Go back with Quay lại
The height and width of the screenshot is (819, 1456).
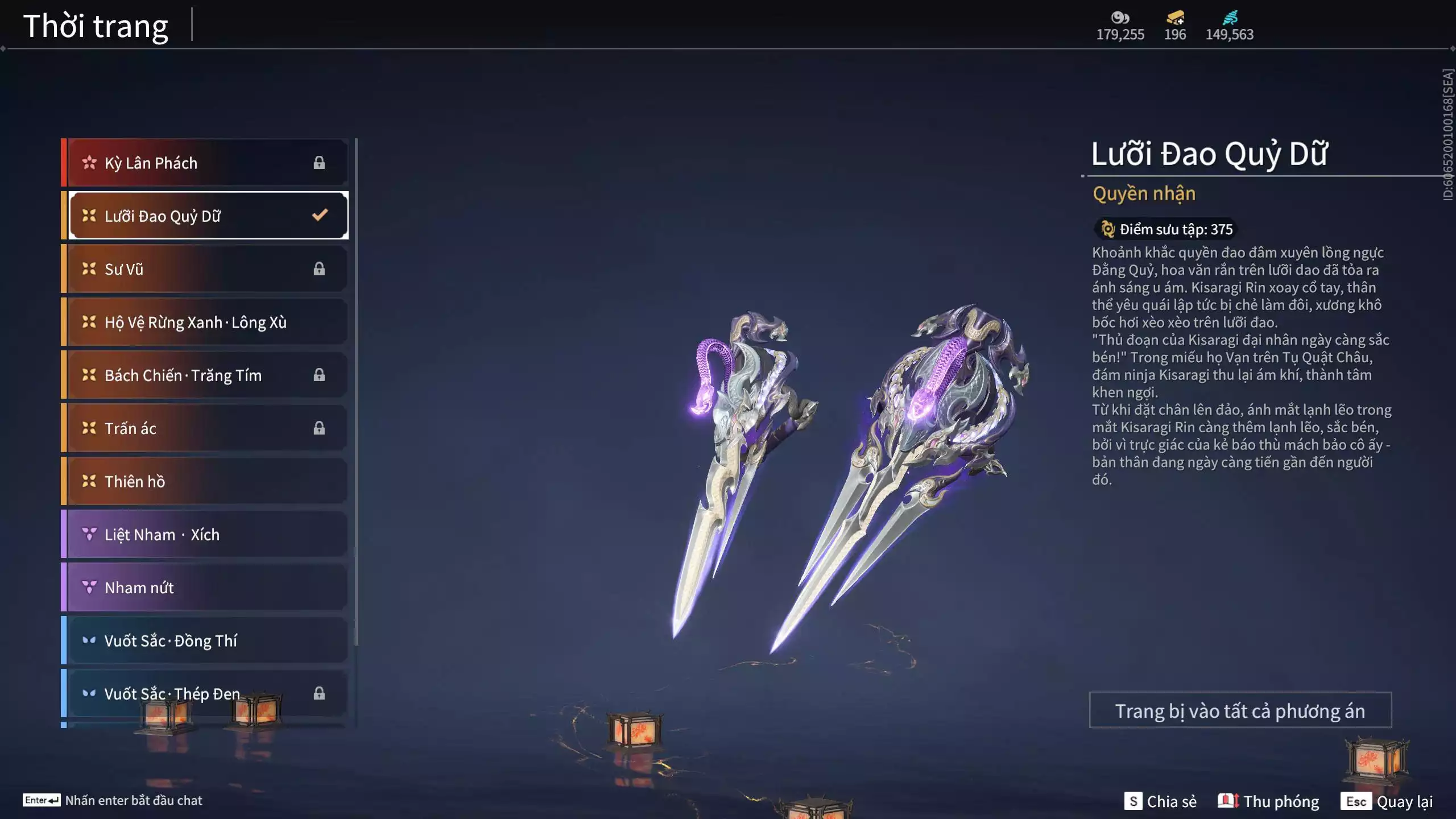(x=1387, y=801)
